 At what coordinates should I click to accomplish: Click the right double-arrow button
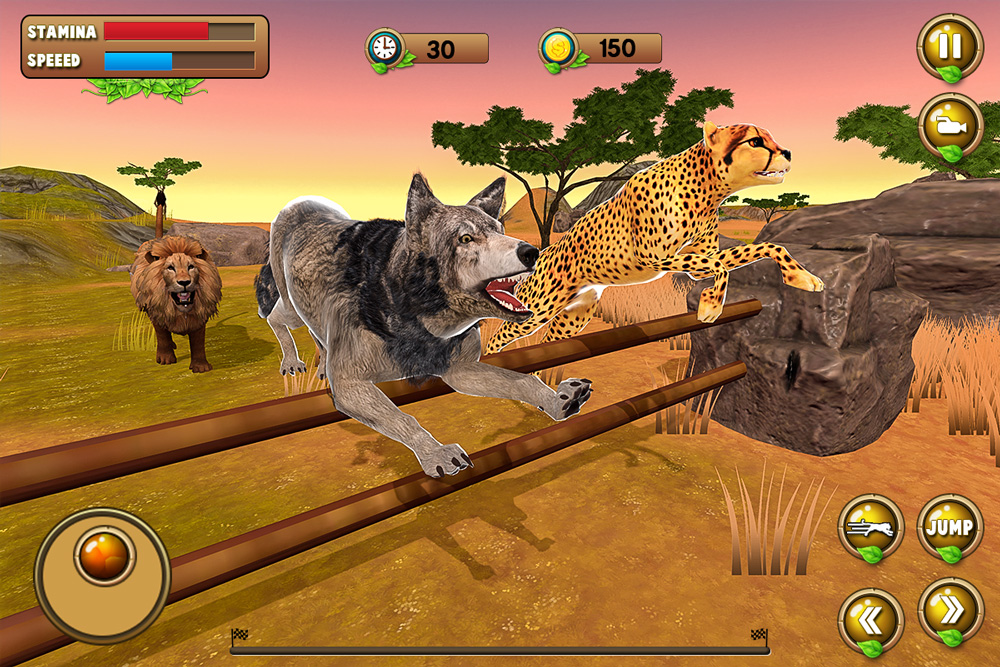(x=950, y=611)
